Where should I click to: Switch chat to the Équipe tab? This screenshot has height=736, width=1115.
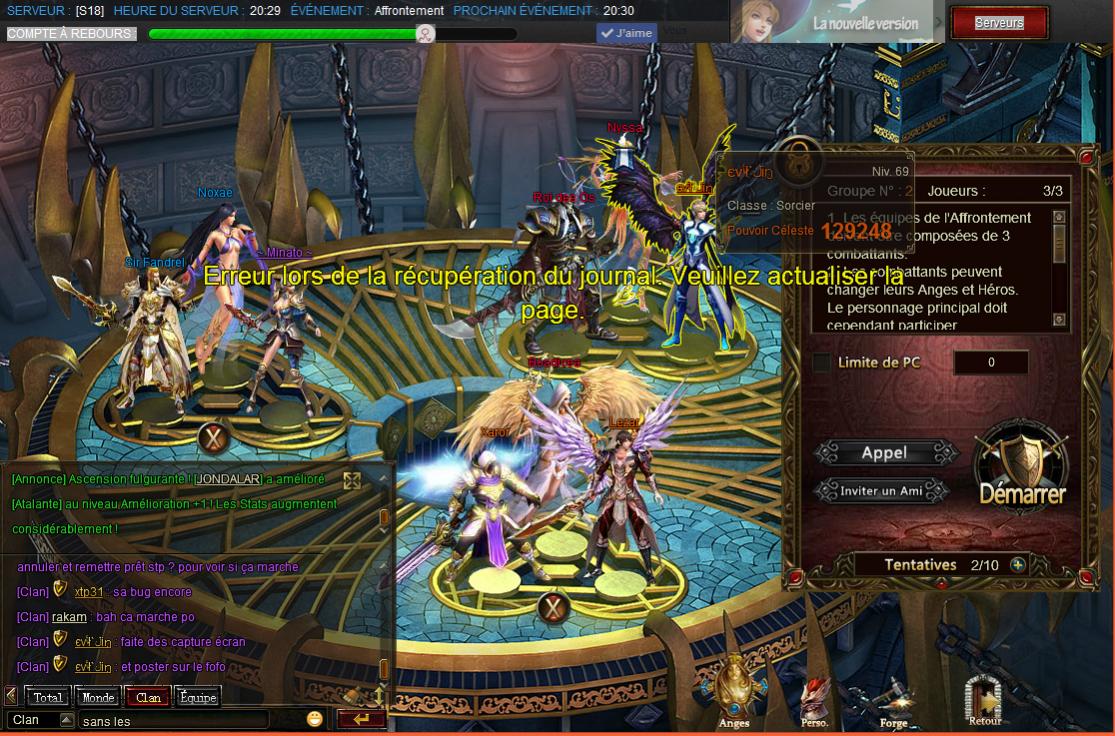coord(197,697)
